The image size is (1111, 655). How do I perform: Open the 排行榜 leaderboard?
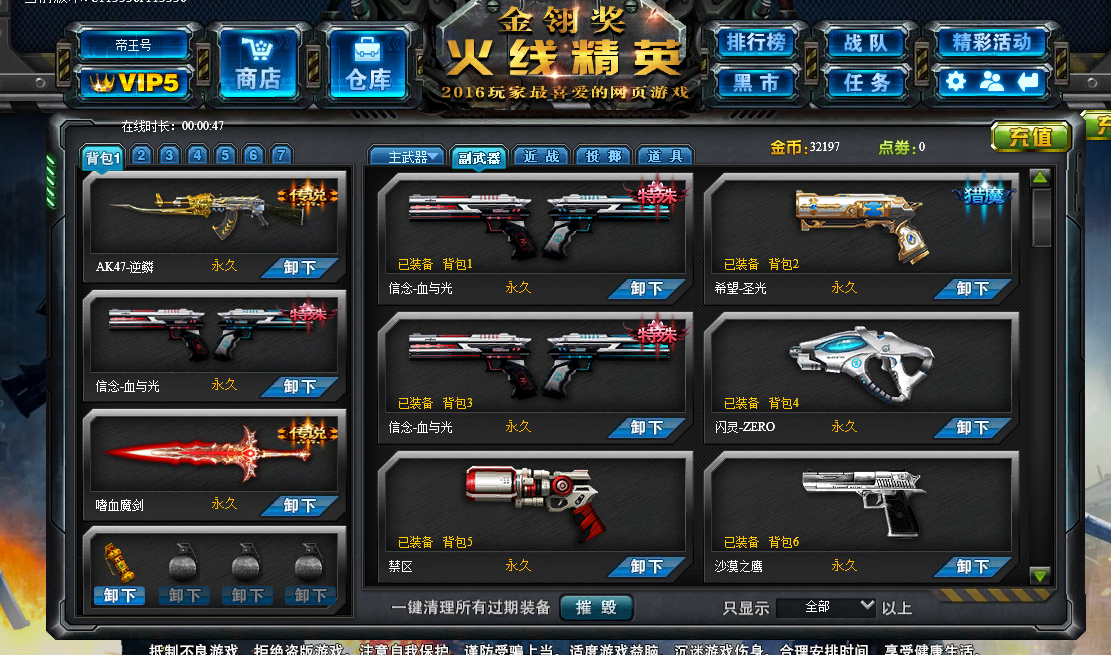click(x=756, y=43)
